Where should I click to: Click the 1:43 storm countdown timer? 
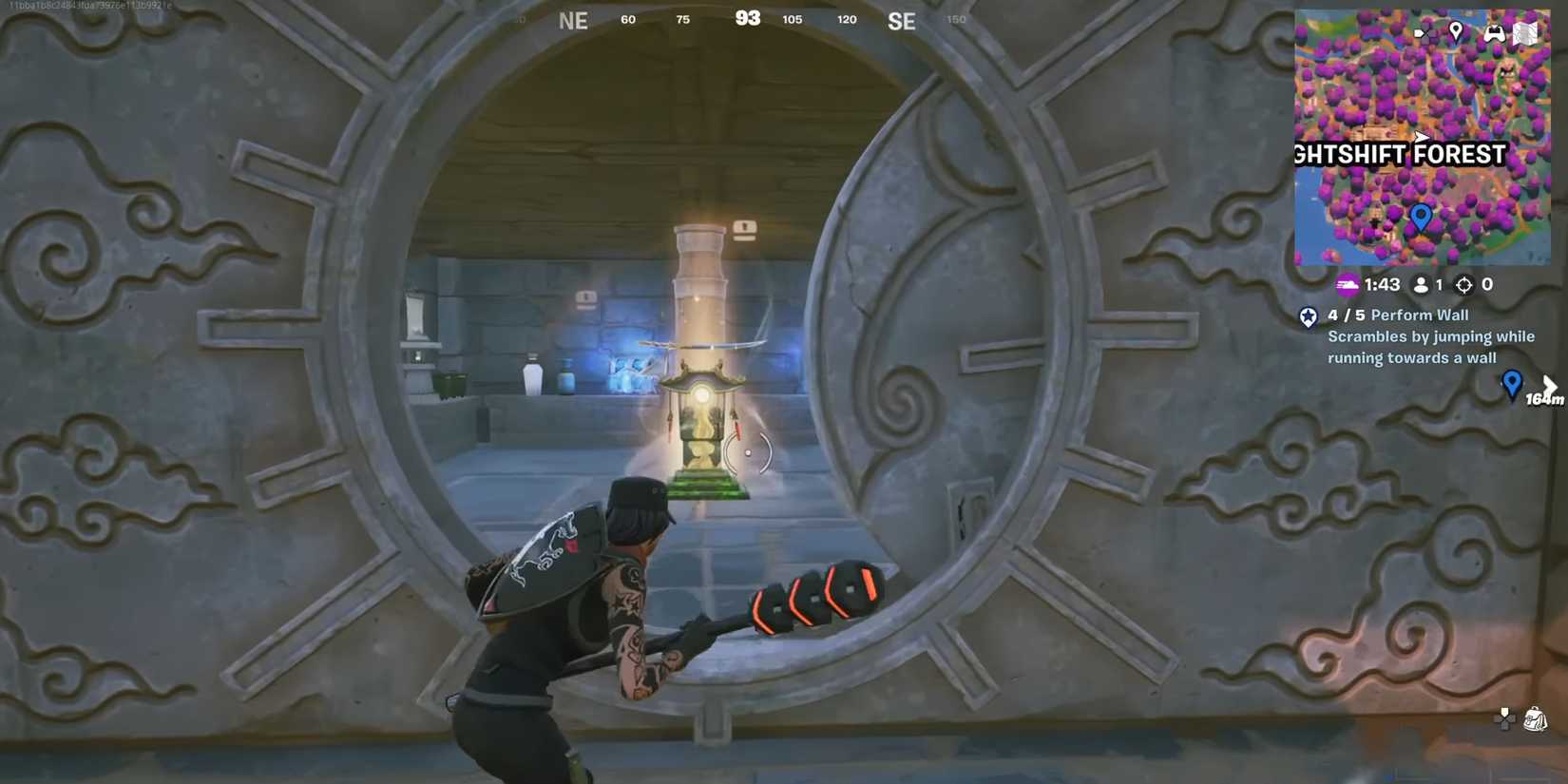(x=1382, y=284)
